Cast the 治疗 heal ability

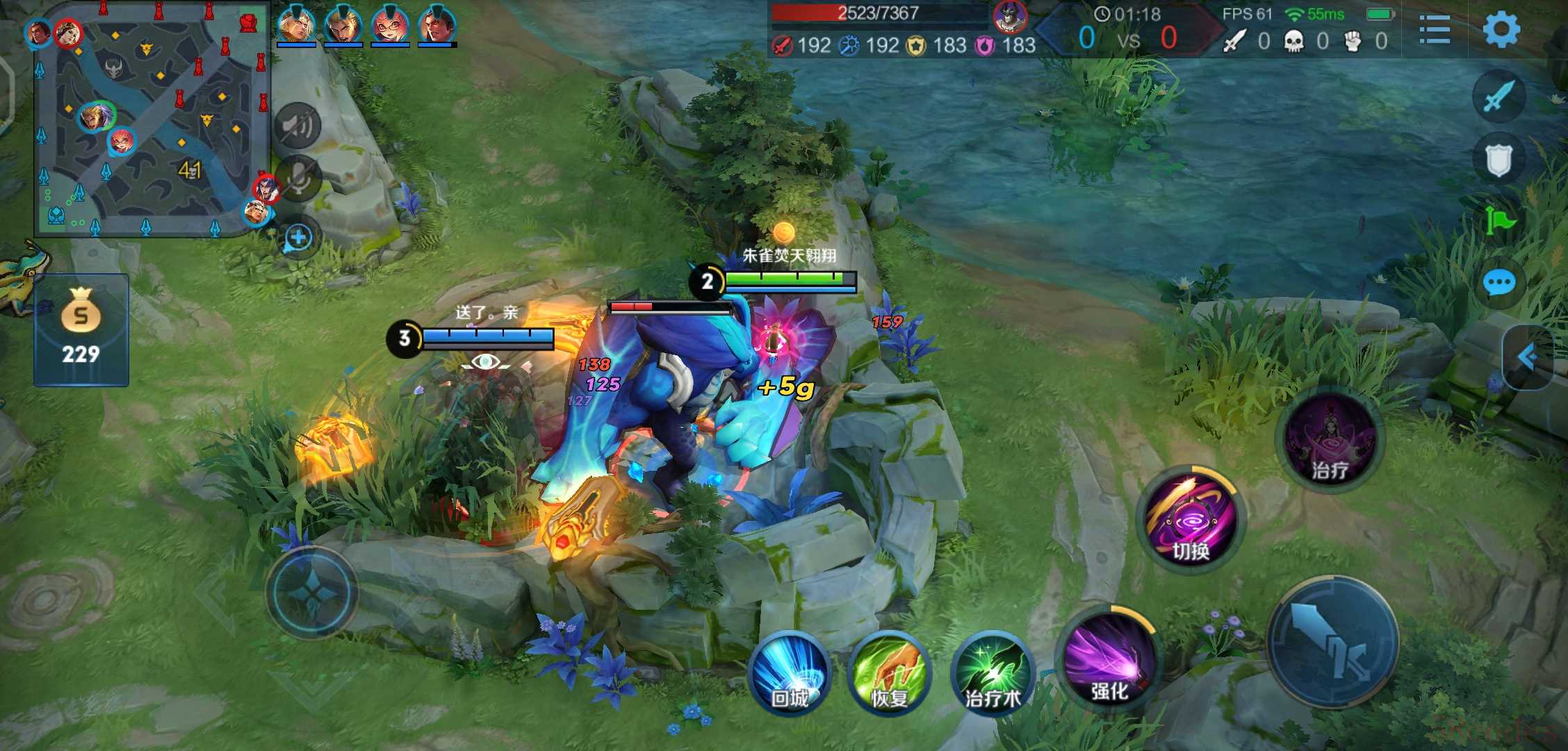point(1330,439)
